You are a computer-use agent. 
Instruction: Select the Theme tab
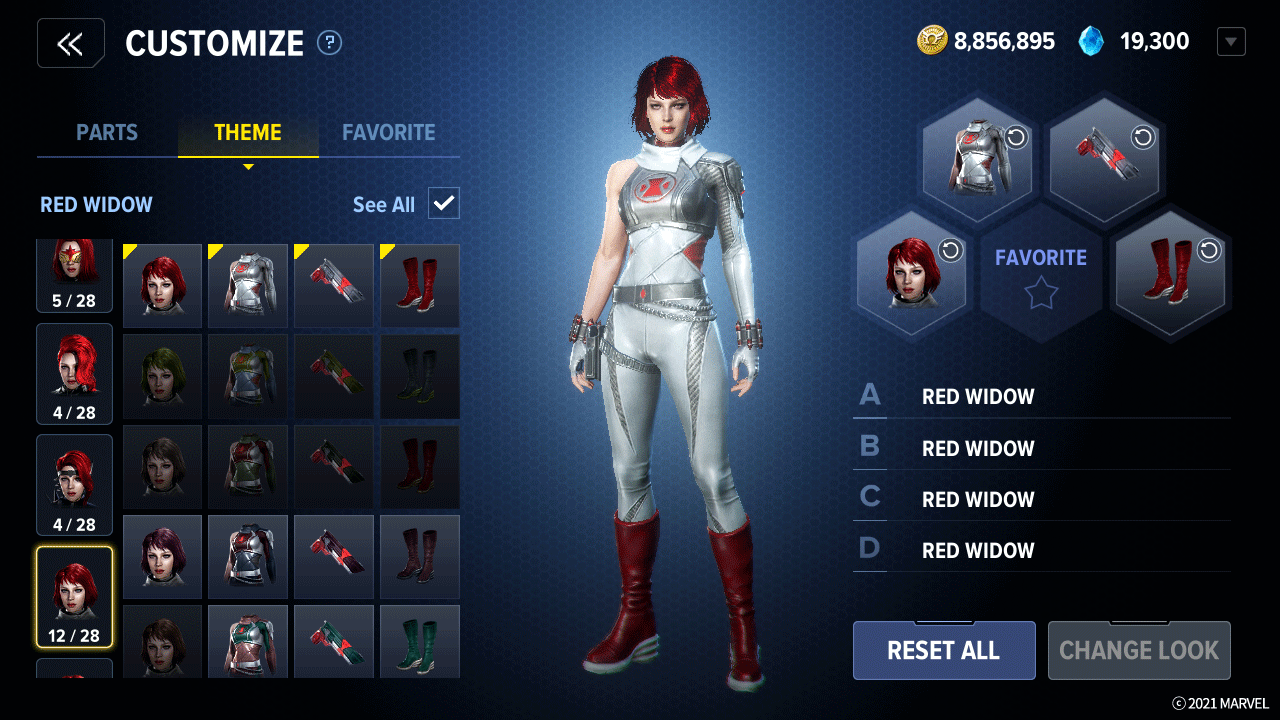(248, 132)
